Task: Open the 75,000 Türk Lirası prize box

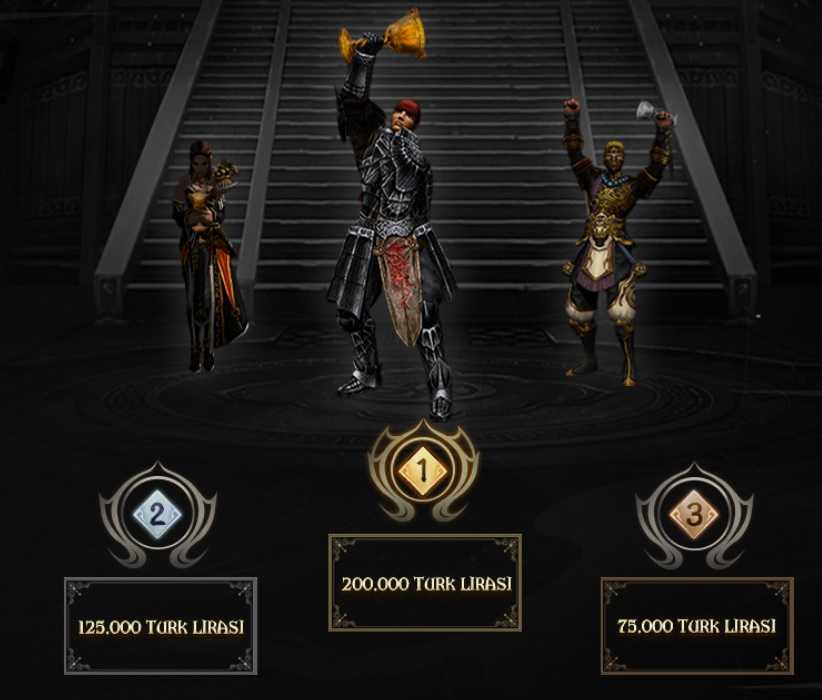Action: pos(696,626)
